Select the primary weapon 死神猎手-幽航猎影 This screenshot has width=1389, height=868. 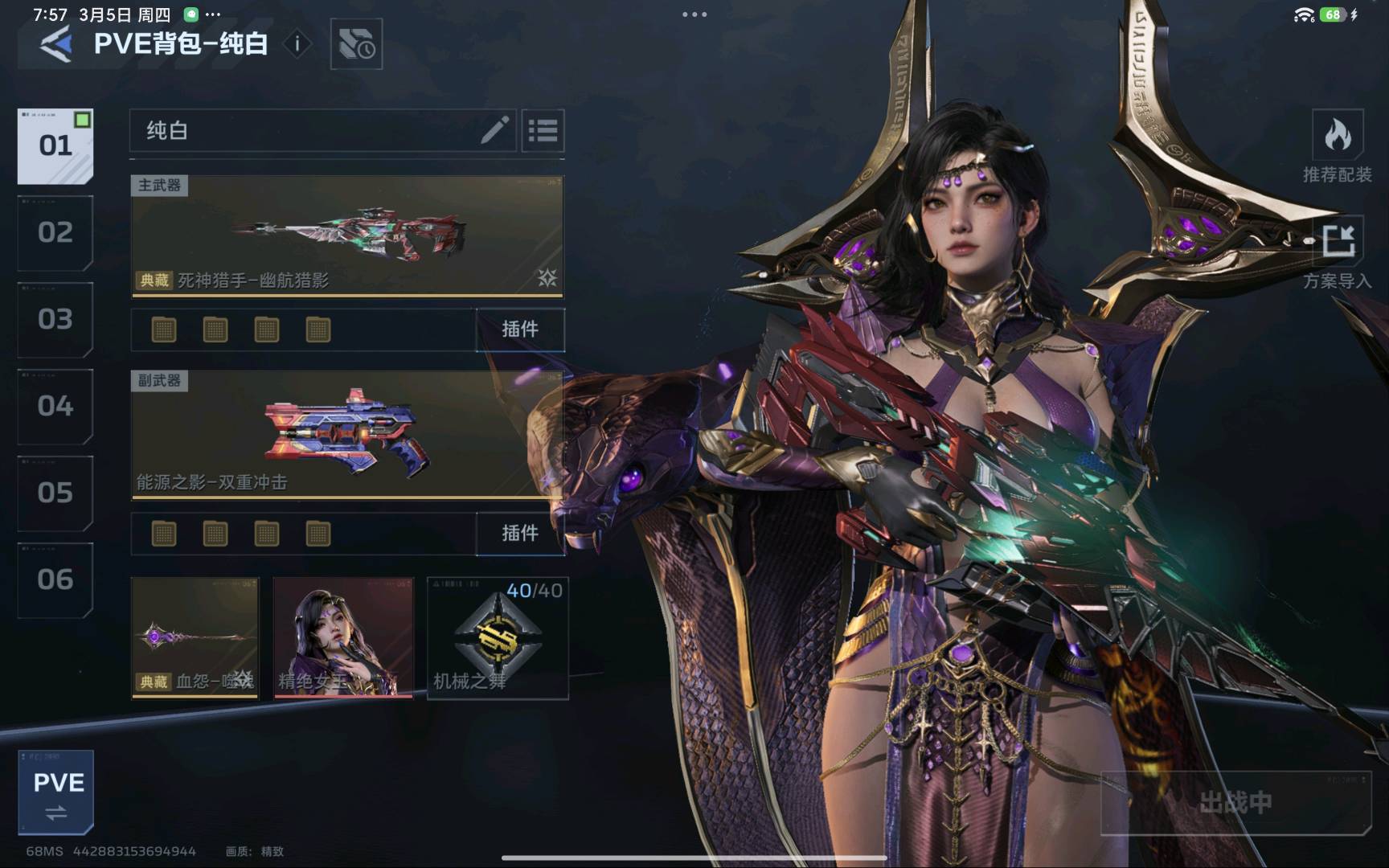pos(346,235)
